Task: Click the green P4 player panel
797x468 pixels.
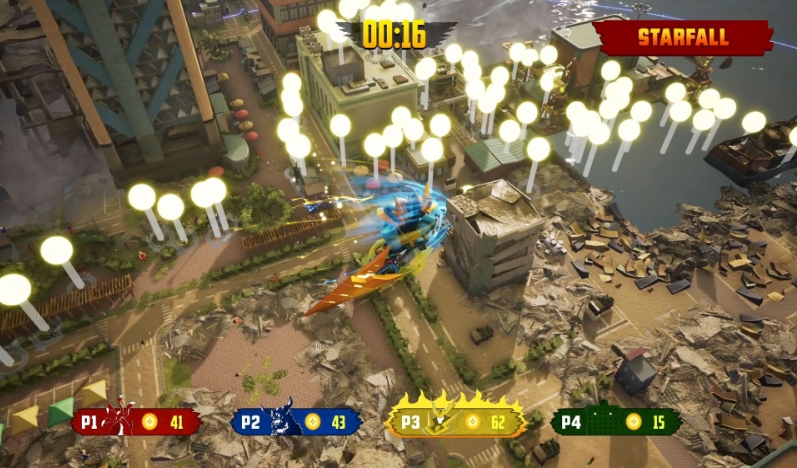Action: (x=616, y=422)
